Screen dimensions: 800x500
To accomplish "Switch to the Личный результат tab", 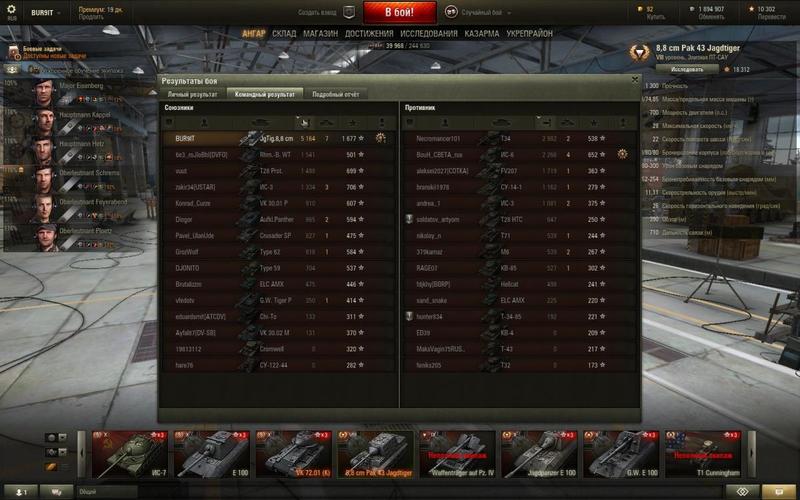I will pos(190,93).
